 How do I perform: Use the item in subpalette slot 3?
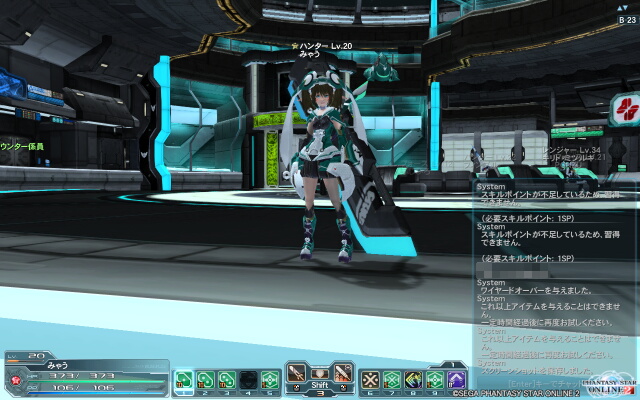226,380
